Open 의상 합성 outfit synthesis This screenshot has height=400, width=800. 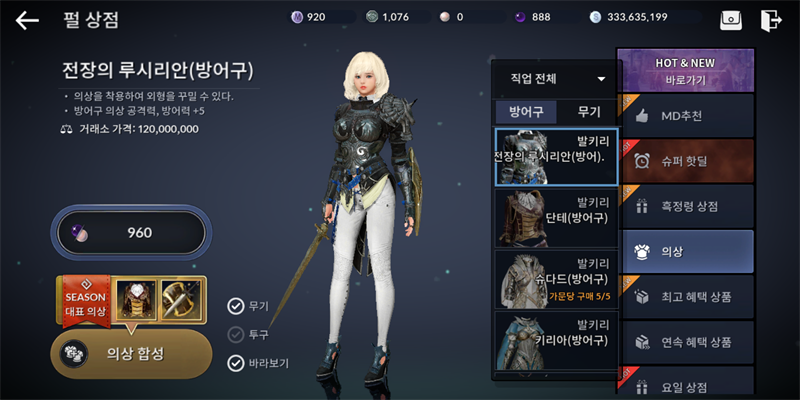(131, 353)
